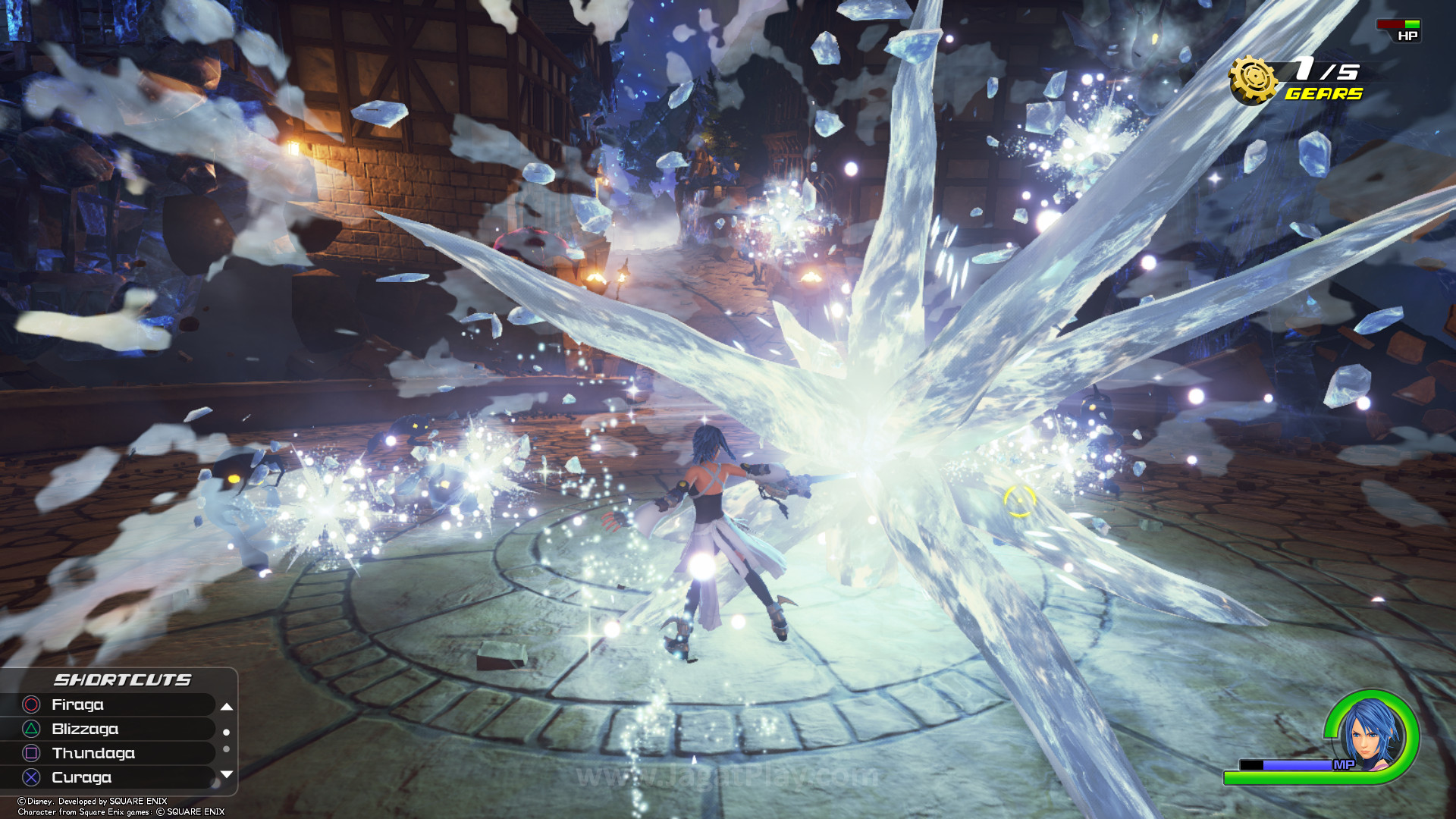Click the shortcuts list up arrow
The height and width of the screenshot is (819, 1456).
(226, 706)
